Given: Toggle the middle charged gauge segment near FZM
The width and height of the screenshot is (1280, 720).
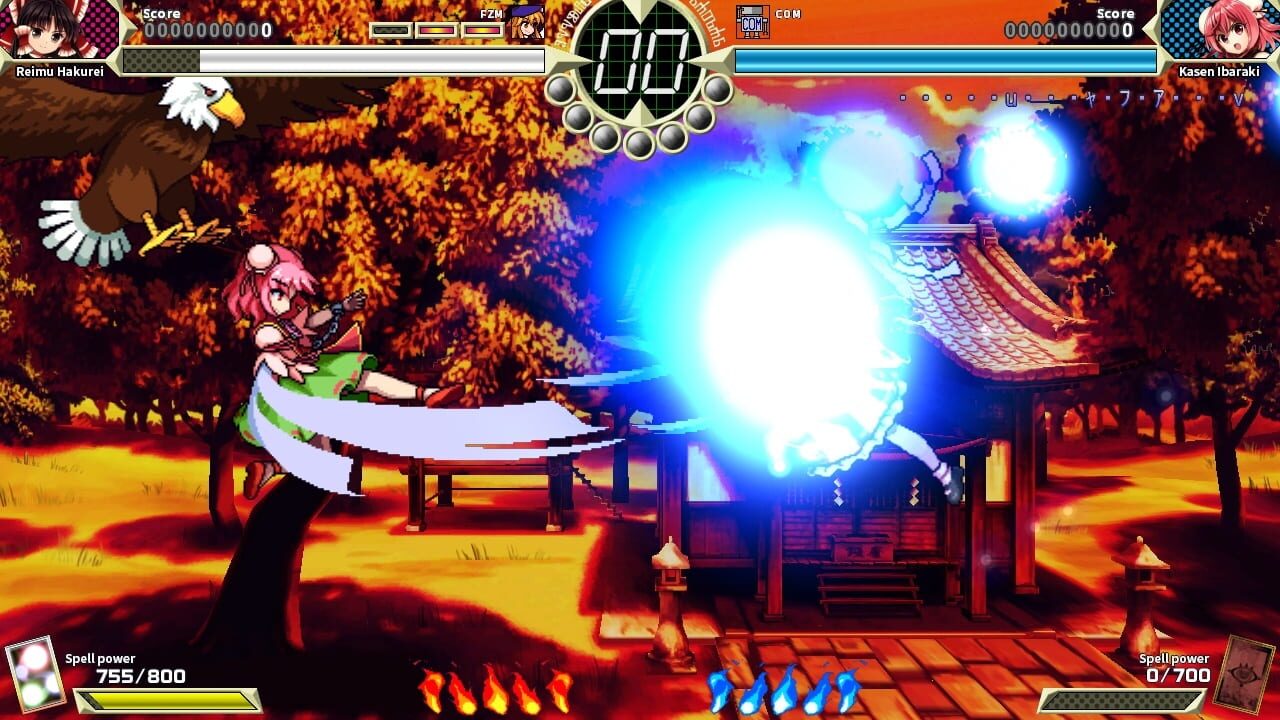Looking at the screenshot, I should pyautogui.click(x=435, y=29).
